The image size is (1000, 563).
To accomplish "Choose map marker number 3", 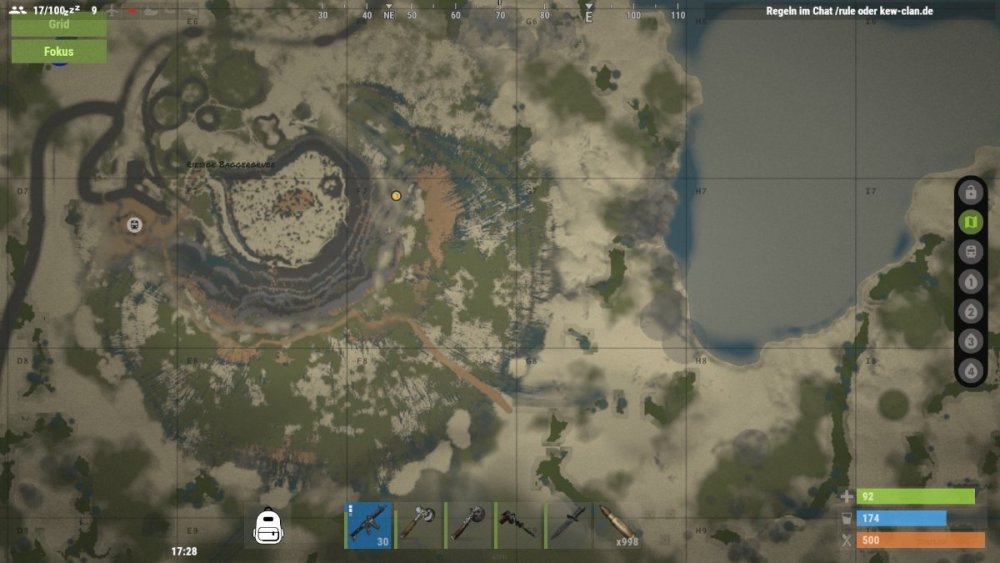I will point(969,341).
